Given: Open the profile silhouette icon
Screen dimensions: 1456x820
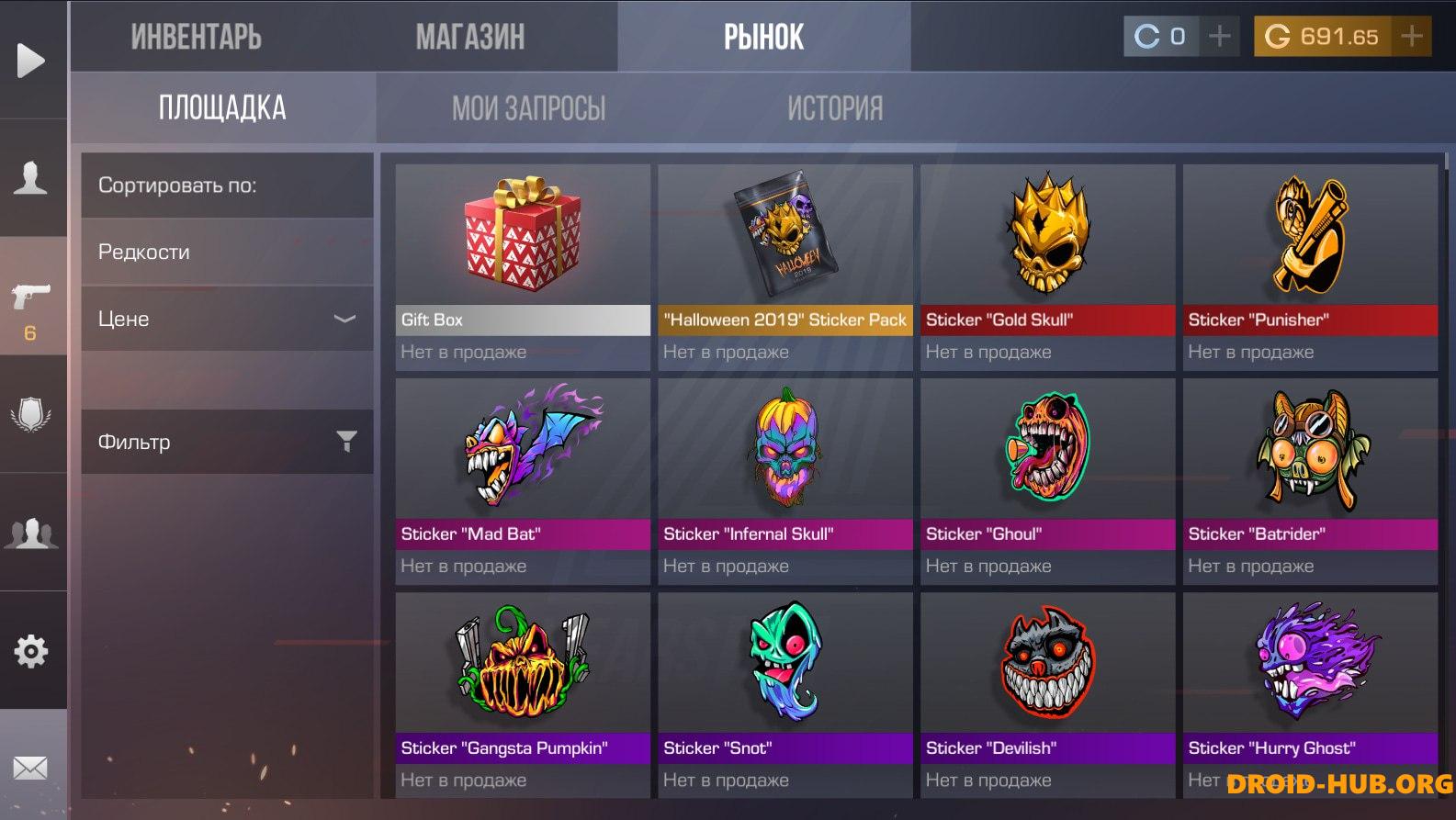Looking at the screenshot, I should 31,177.
